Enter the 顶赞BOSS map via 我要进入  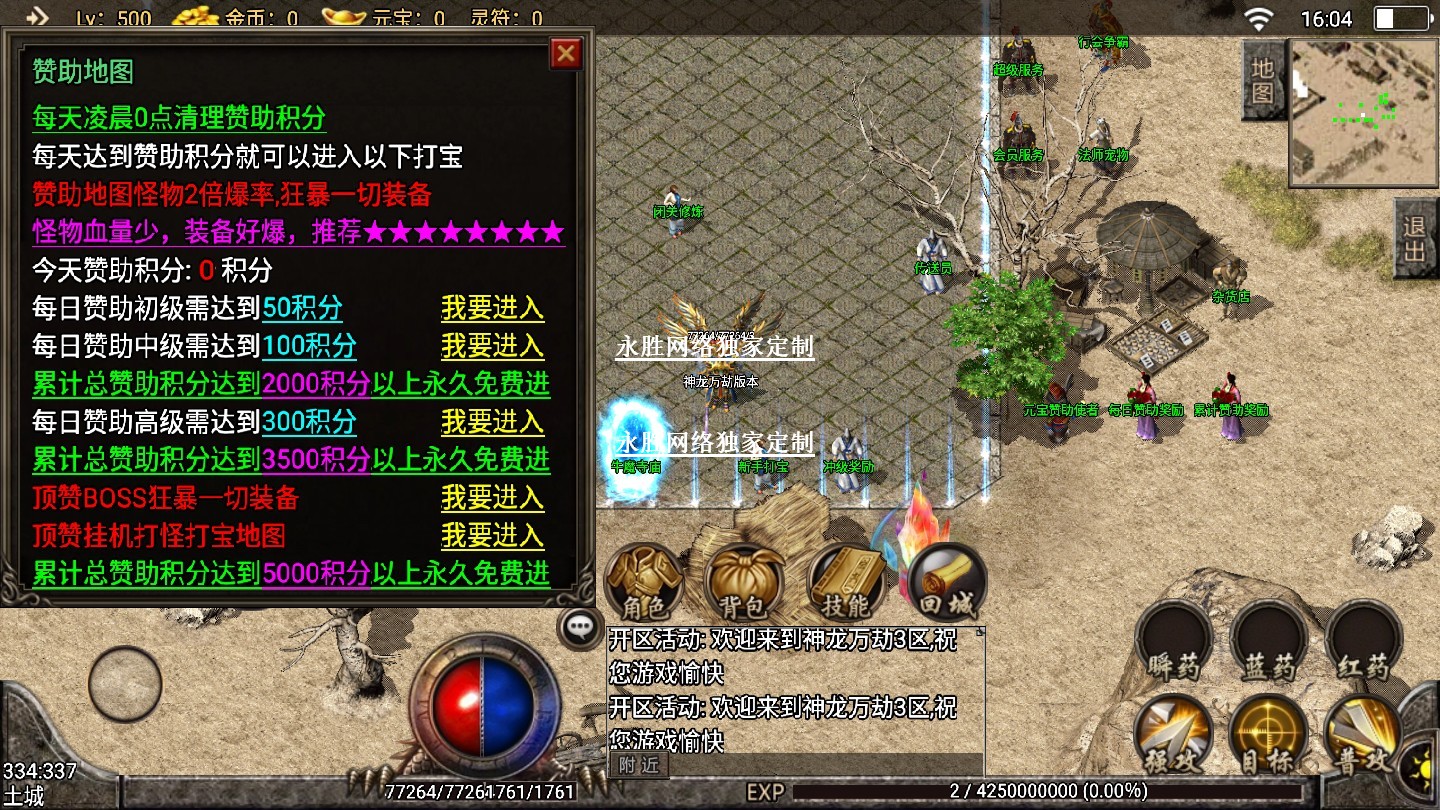point(492,498)
